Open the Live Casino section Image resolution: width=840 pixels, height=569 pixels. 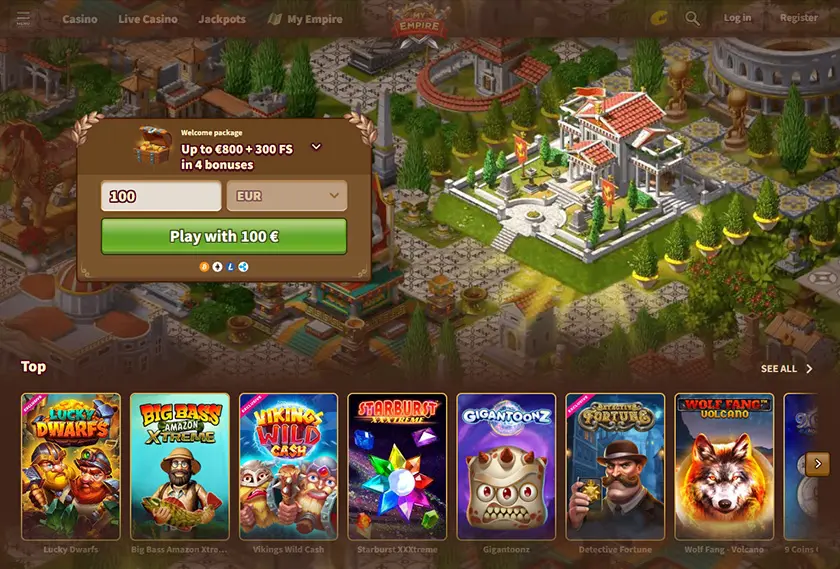(x=147, y=19)
